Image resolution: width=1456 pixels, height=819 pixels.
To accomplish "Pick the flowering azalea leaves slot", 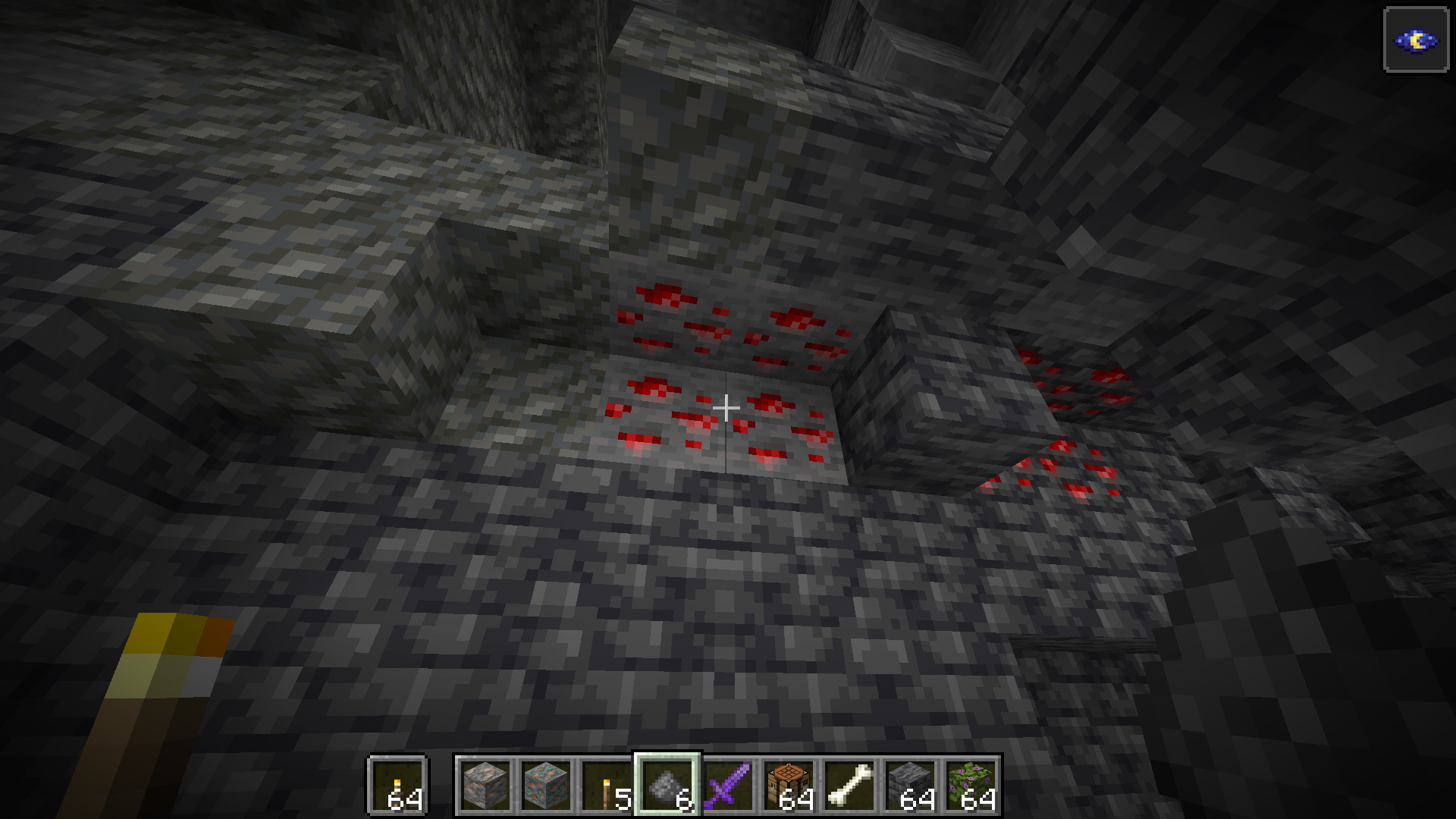I will pyautogui.click(x=971, y=785).
